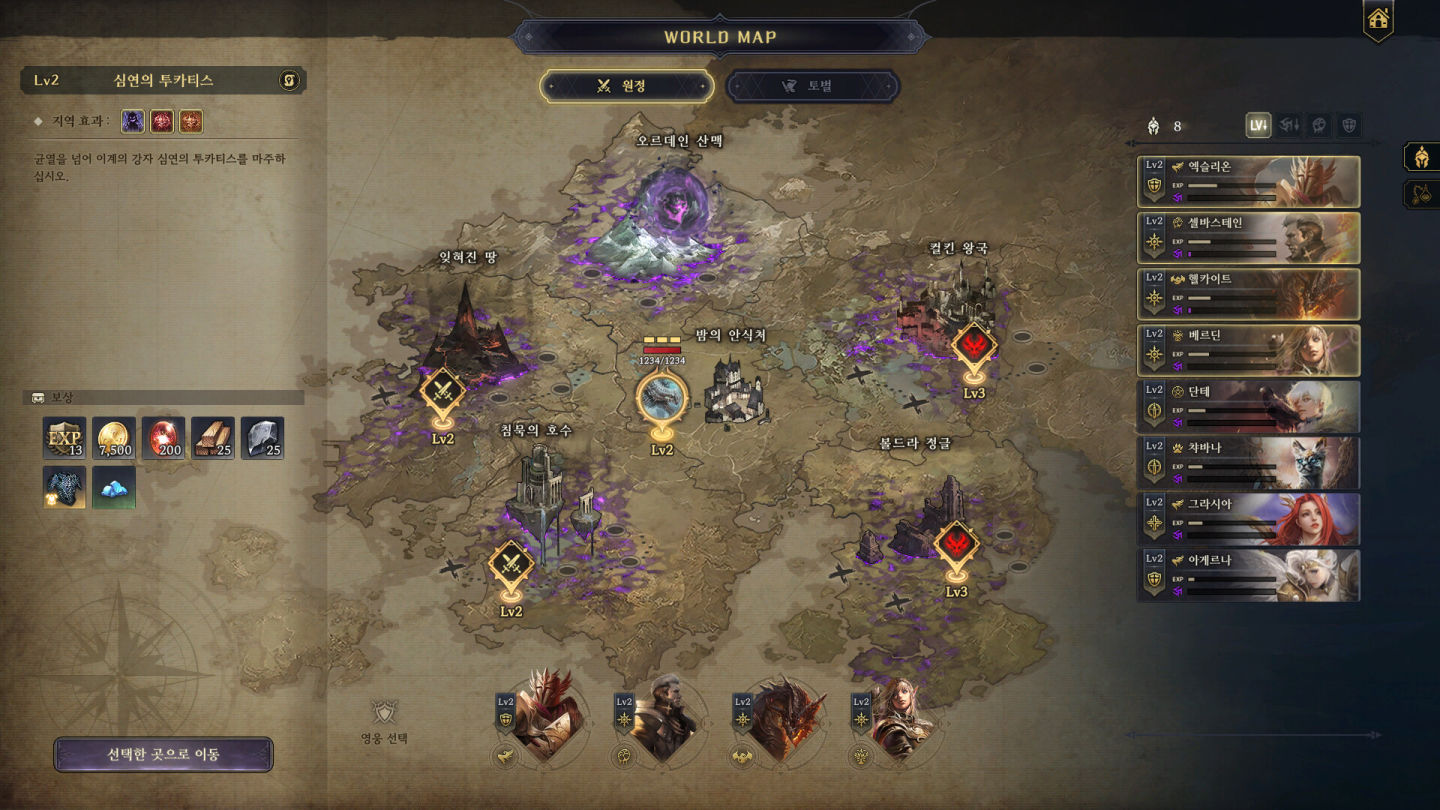Open the scroll icon beside 심연의 투카티스
Image resolution: width=1440 pixels, height=810 pixels.
(289, 80)
